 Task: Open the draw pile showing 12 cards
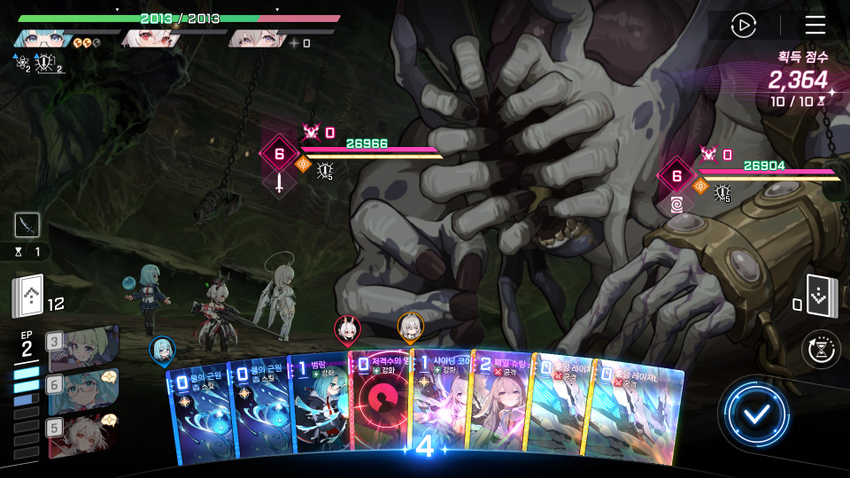tap(28, 296)
